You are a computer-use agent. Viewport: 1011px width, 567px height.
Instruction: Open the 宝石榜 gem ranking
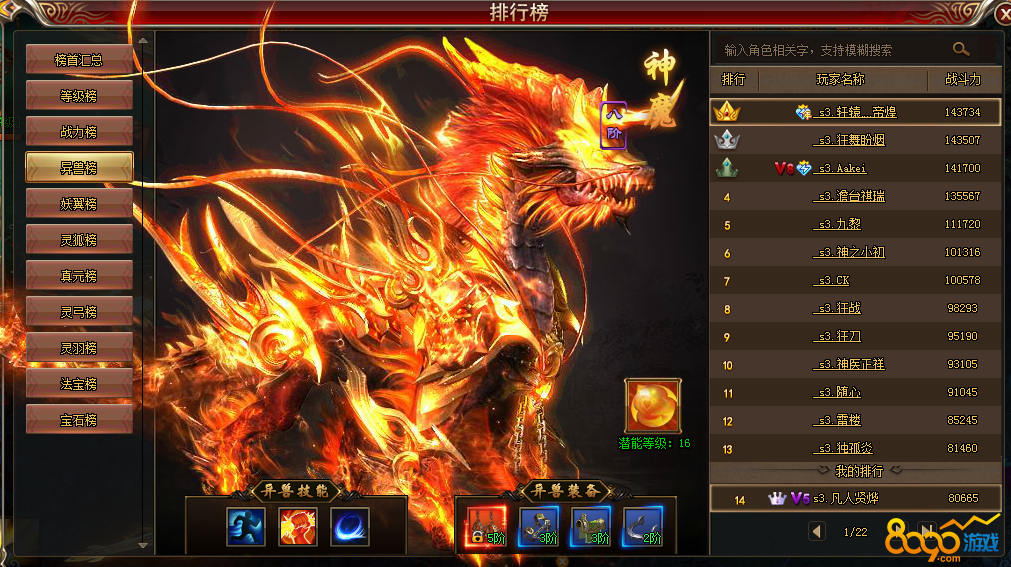click(x=79, y=420)
